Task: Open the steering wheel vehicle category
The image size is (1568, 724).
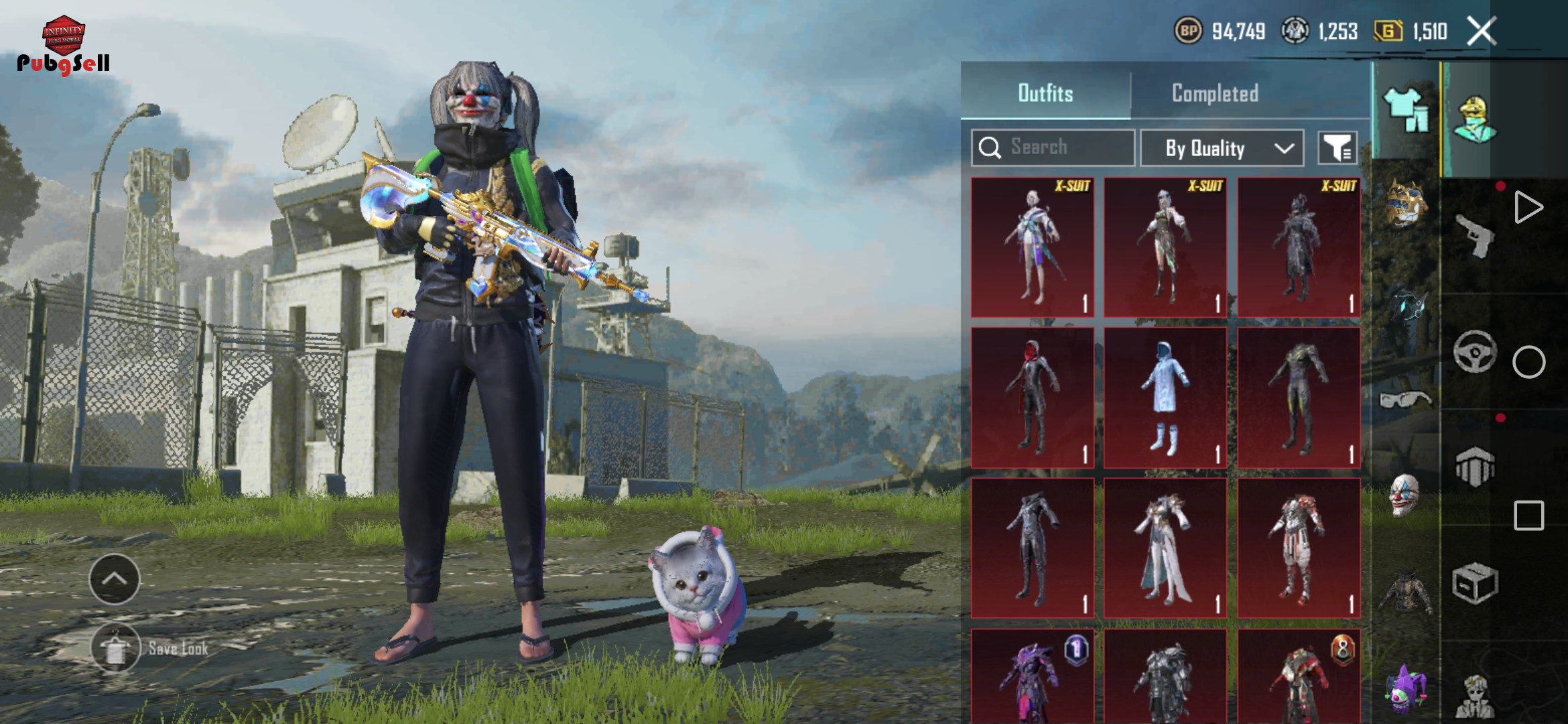Action: coord(1475,351)
